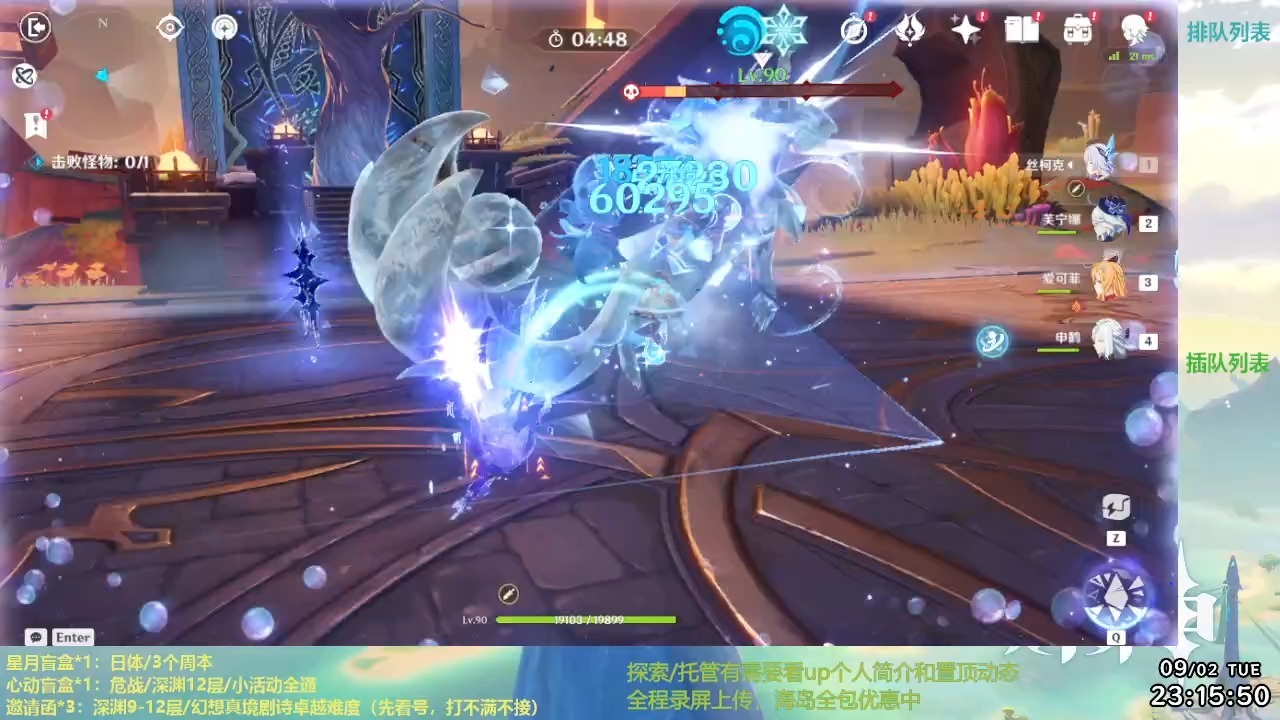1280x720 pixels.
Task: Open the Events overview stopwatch icon
Action: [x=855, y=29]
